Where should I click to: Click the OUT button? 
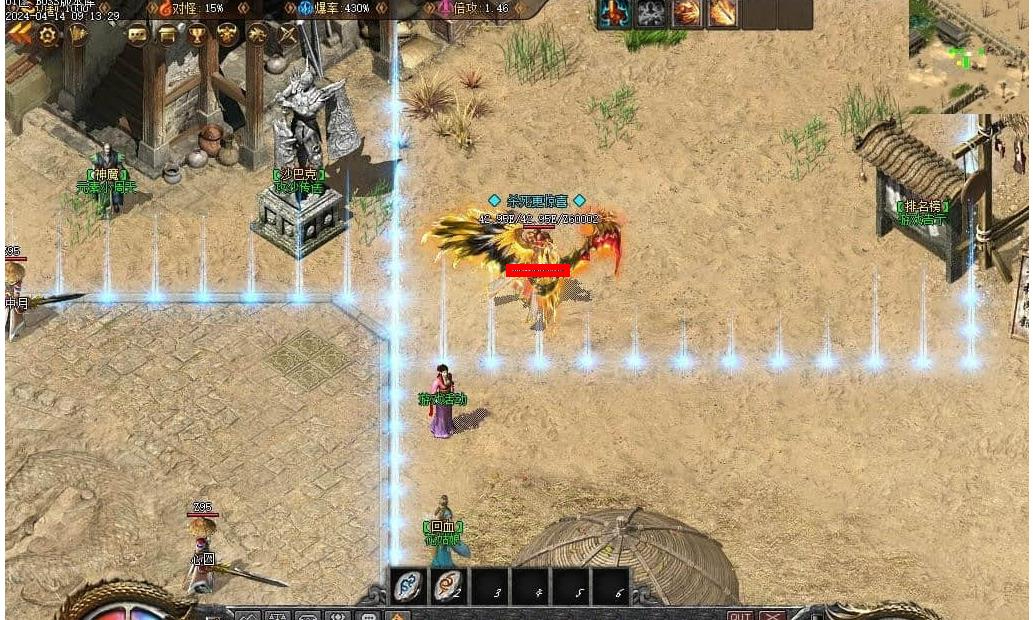click(740, 615)
